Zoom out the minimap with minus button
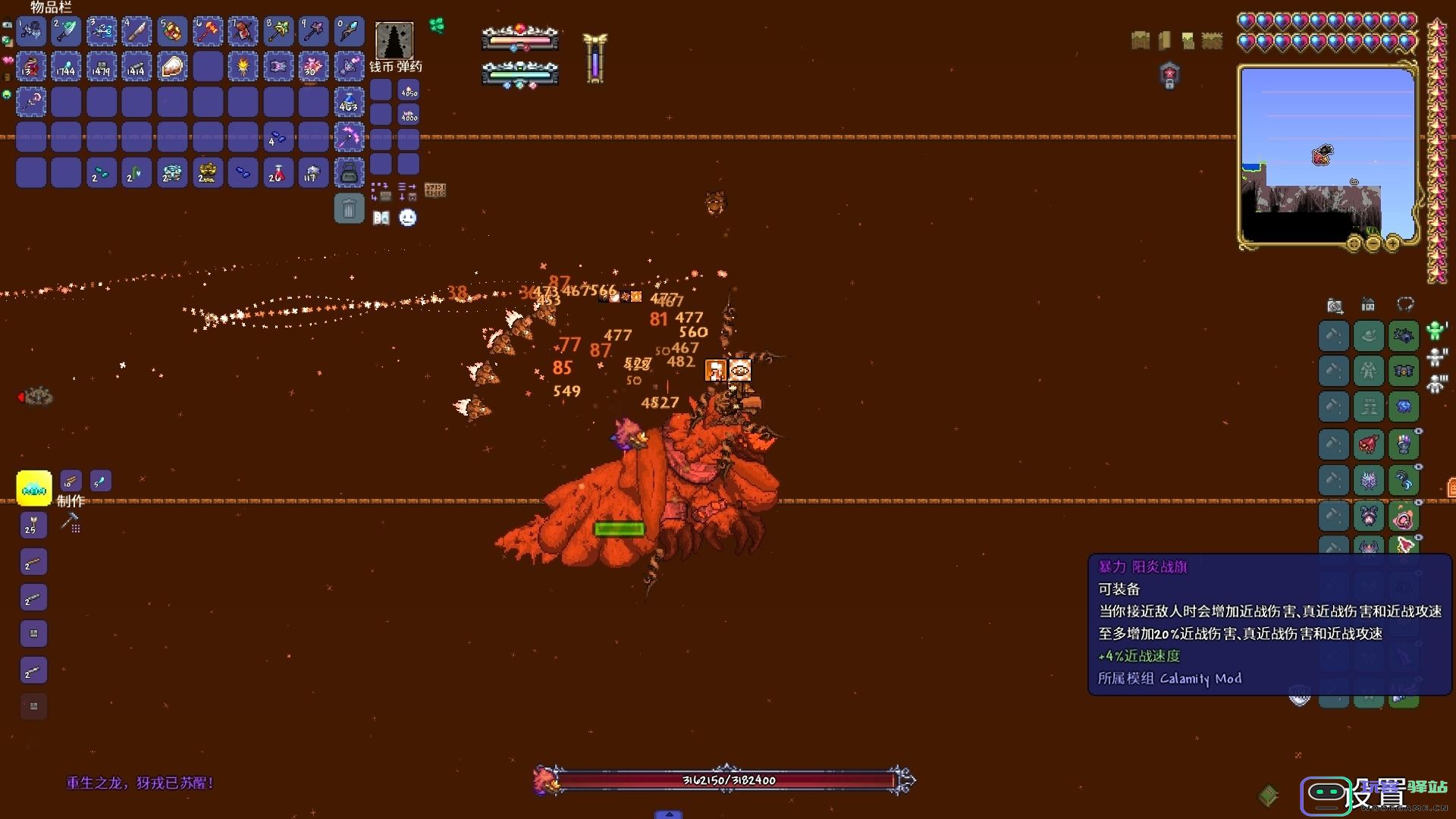The height and width of the screenshot is (819, 1456). coord(1373,243)
